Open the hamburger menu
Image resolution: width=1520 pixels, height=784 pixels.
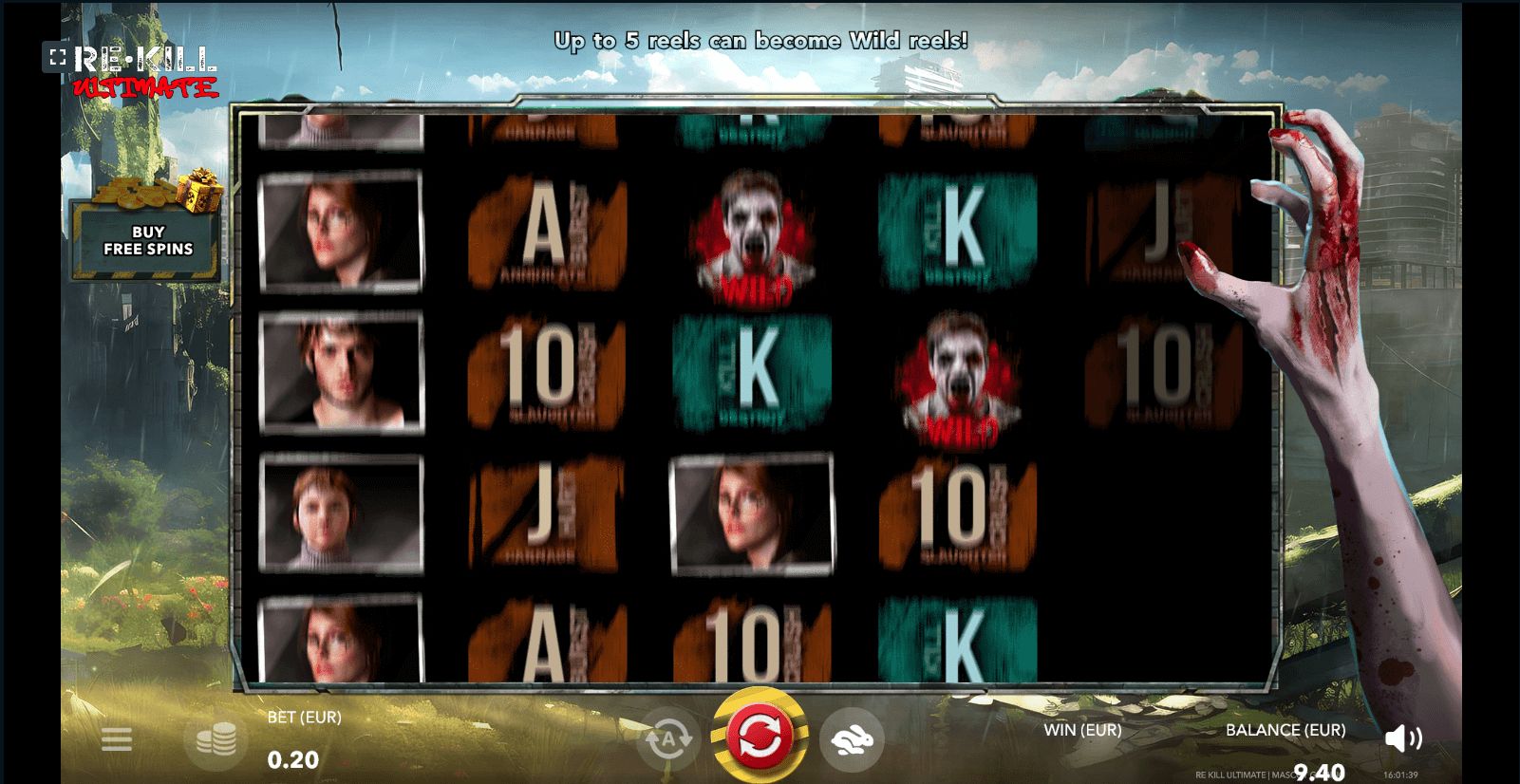point(117,739)
